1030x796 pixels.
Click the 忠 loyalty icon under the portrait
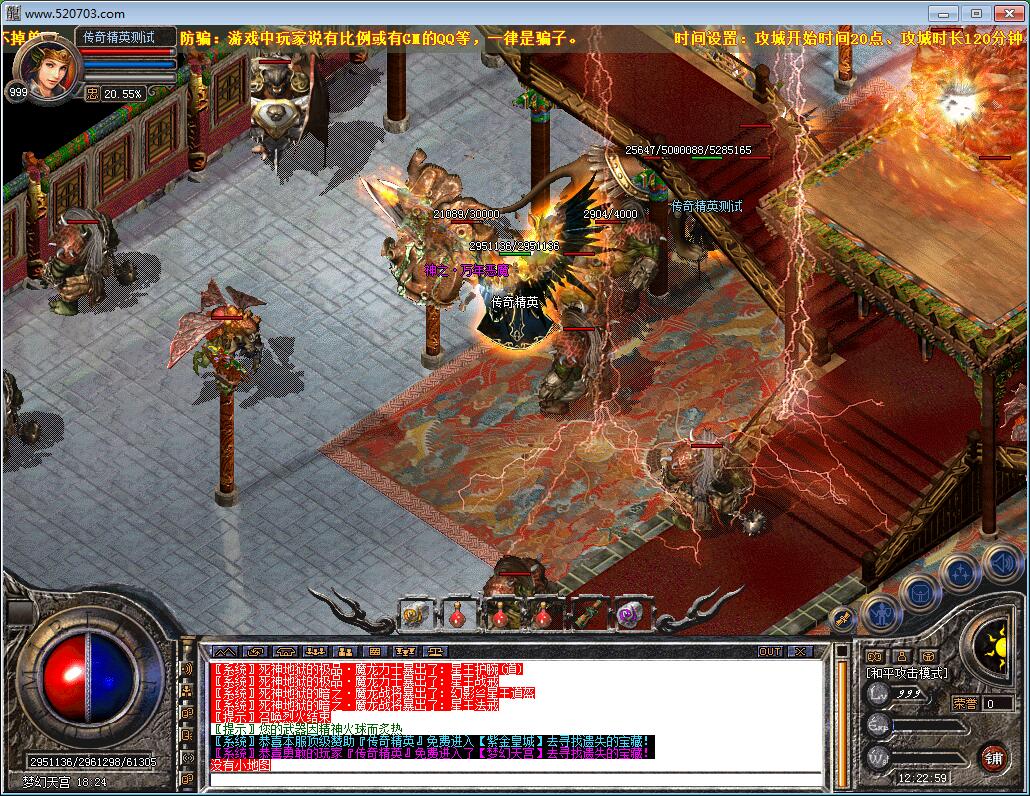click(x=92, y=93)
